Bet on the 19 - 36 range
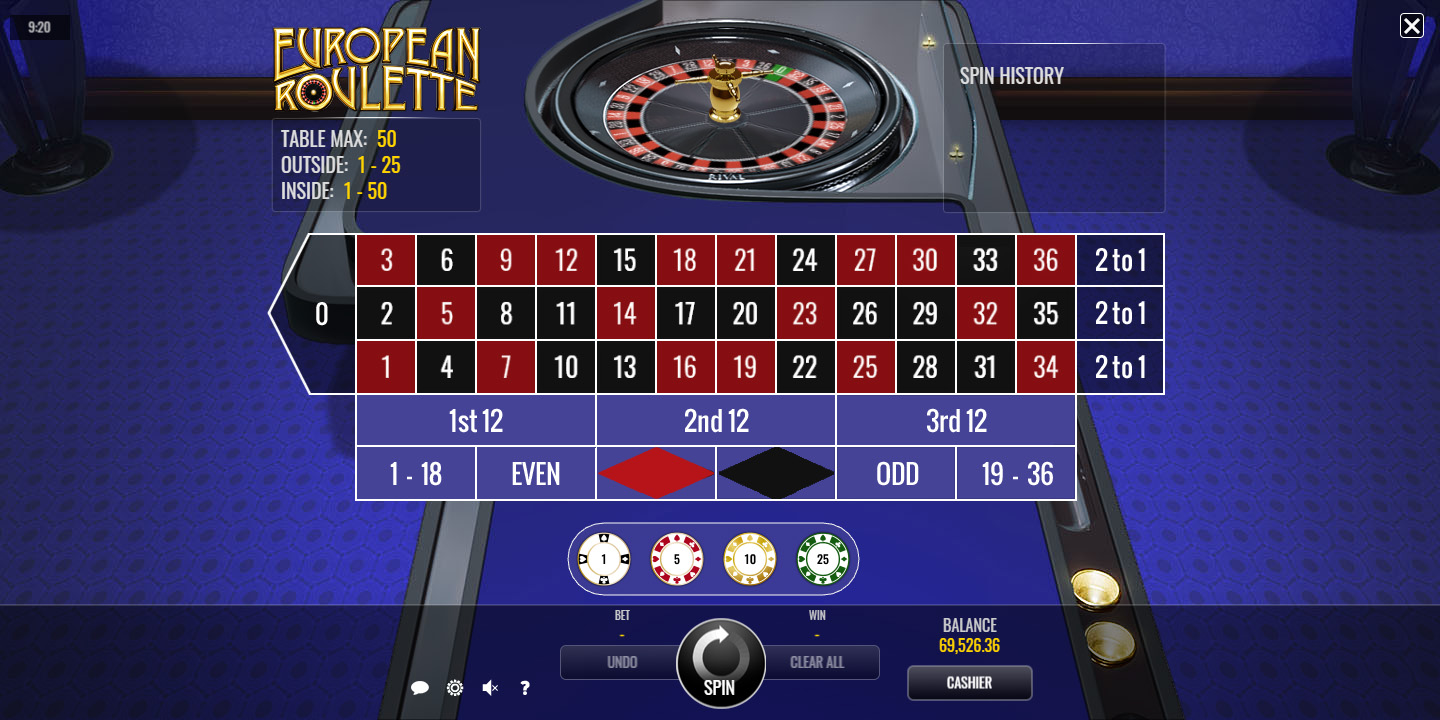 coord(1016,473)
